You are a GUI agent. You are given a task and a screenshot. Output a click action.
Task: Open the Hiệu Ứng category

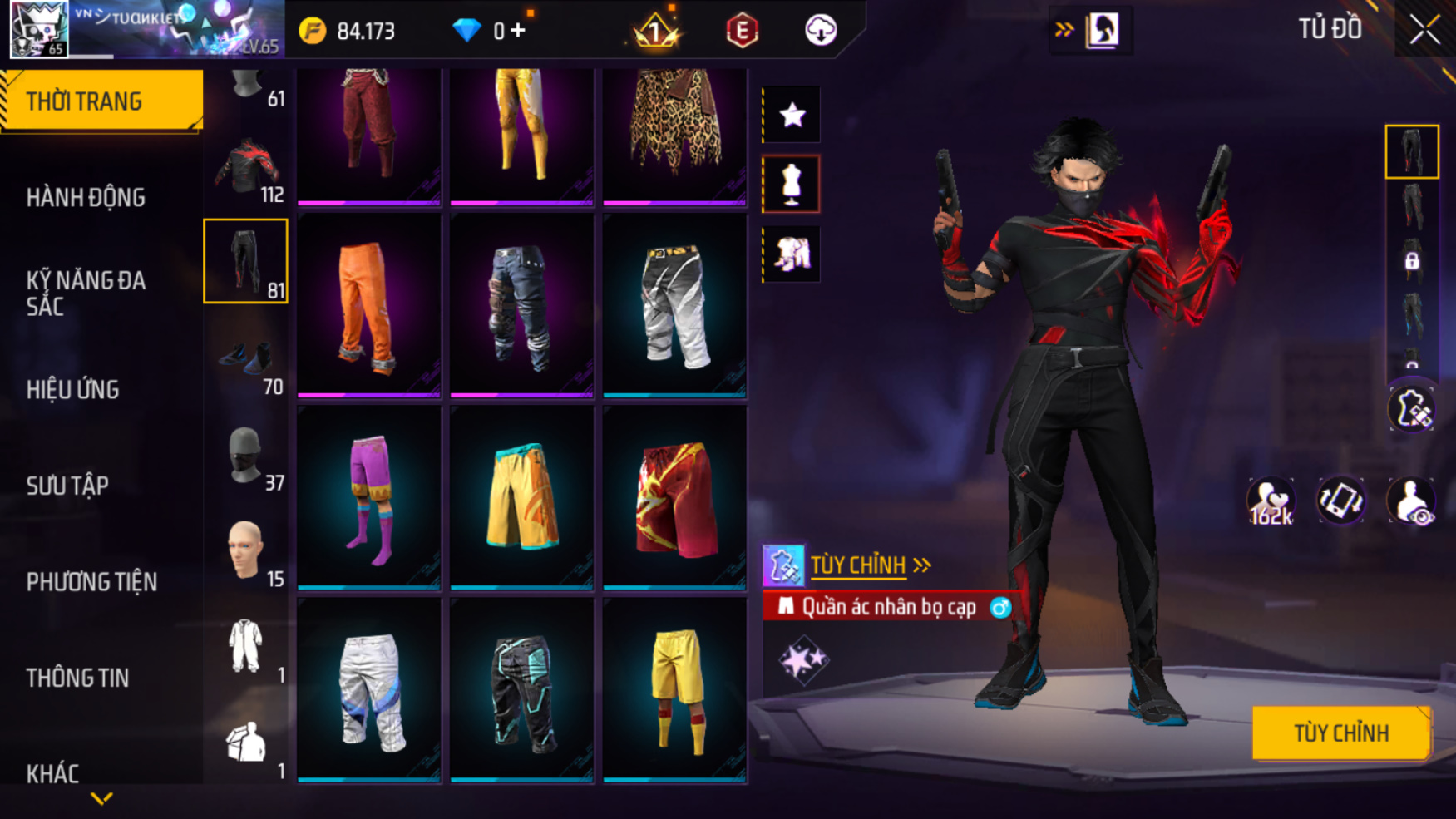72,389
